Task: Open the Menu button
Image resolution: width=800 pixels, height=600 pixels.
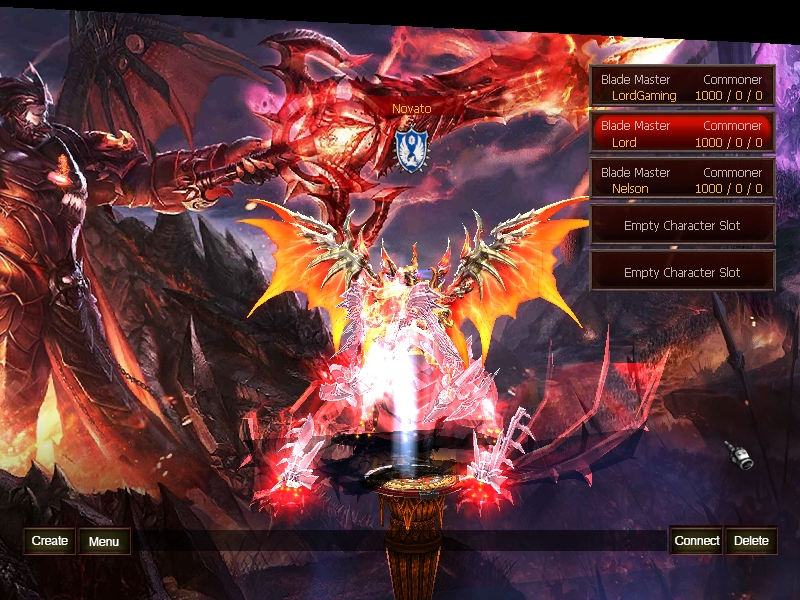Action: (104, 542)
